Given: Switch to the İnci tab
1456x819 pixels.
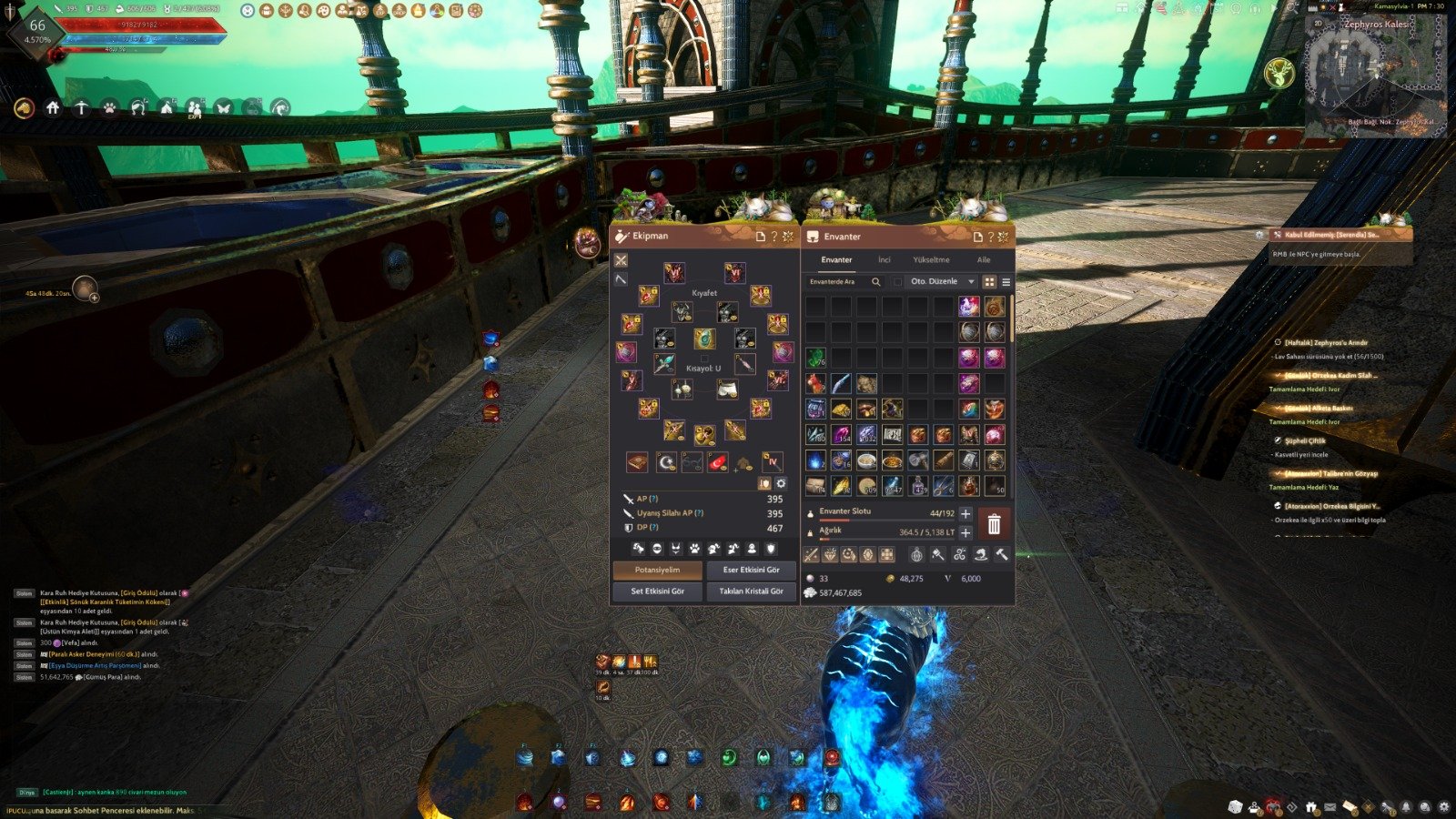Looking at the screenshot, I should tap(884, 259).
